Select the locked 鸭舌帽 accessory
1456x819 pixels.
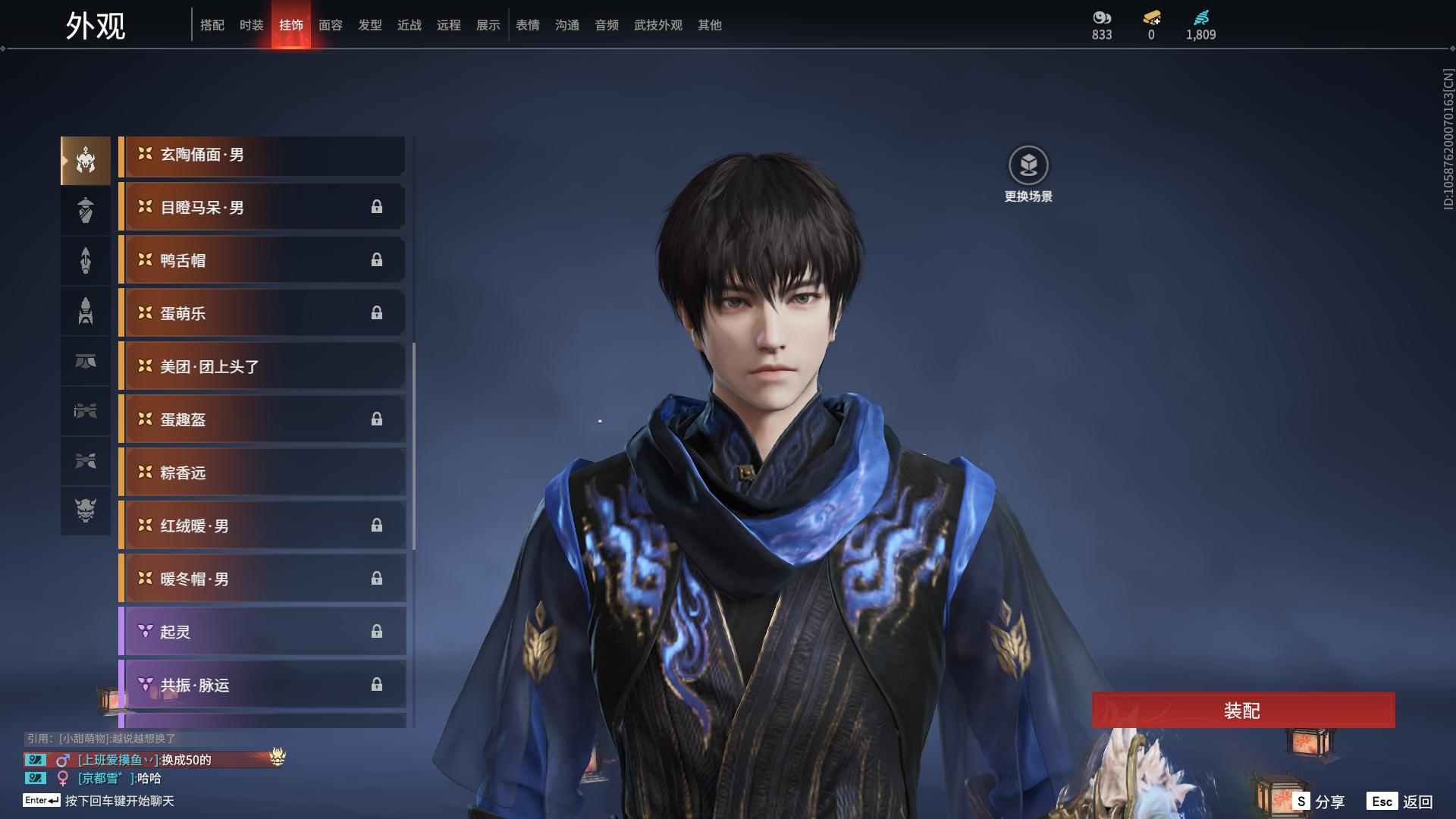click(262, 259)
